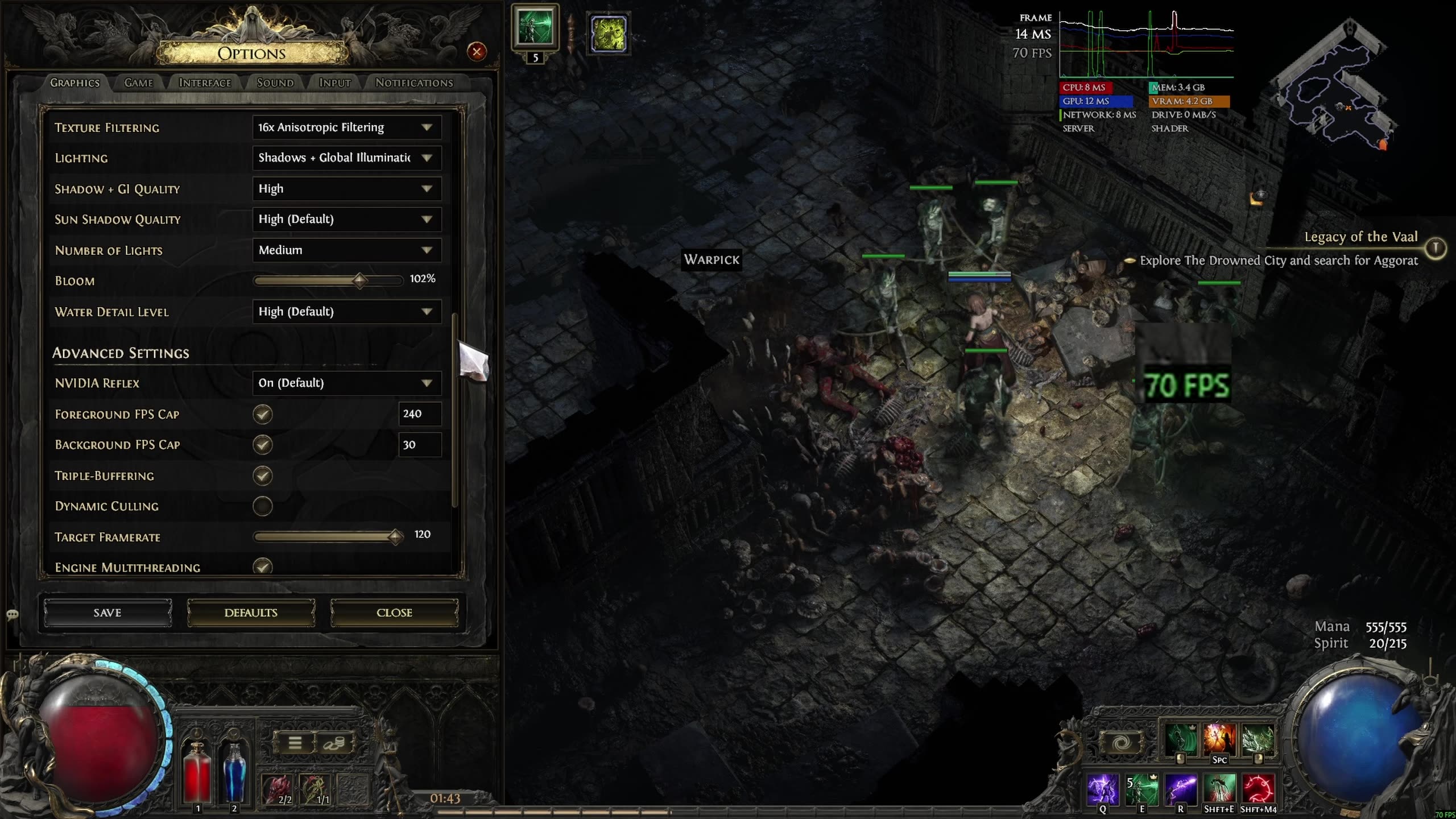Open the Texture Filtering dropdown
The image size is (1456, 819).
click(346, 127)
